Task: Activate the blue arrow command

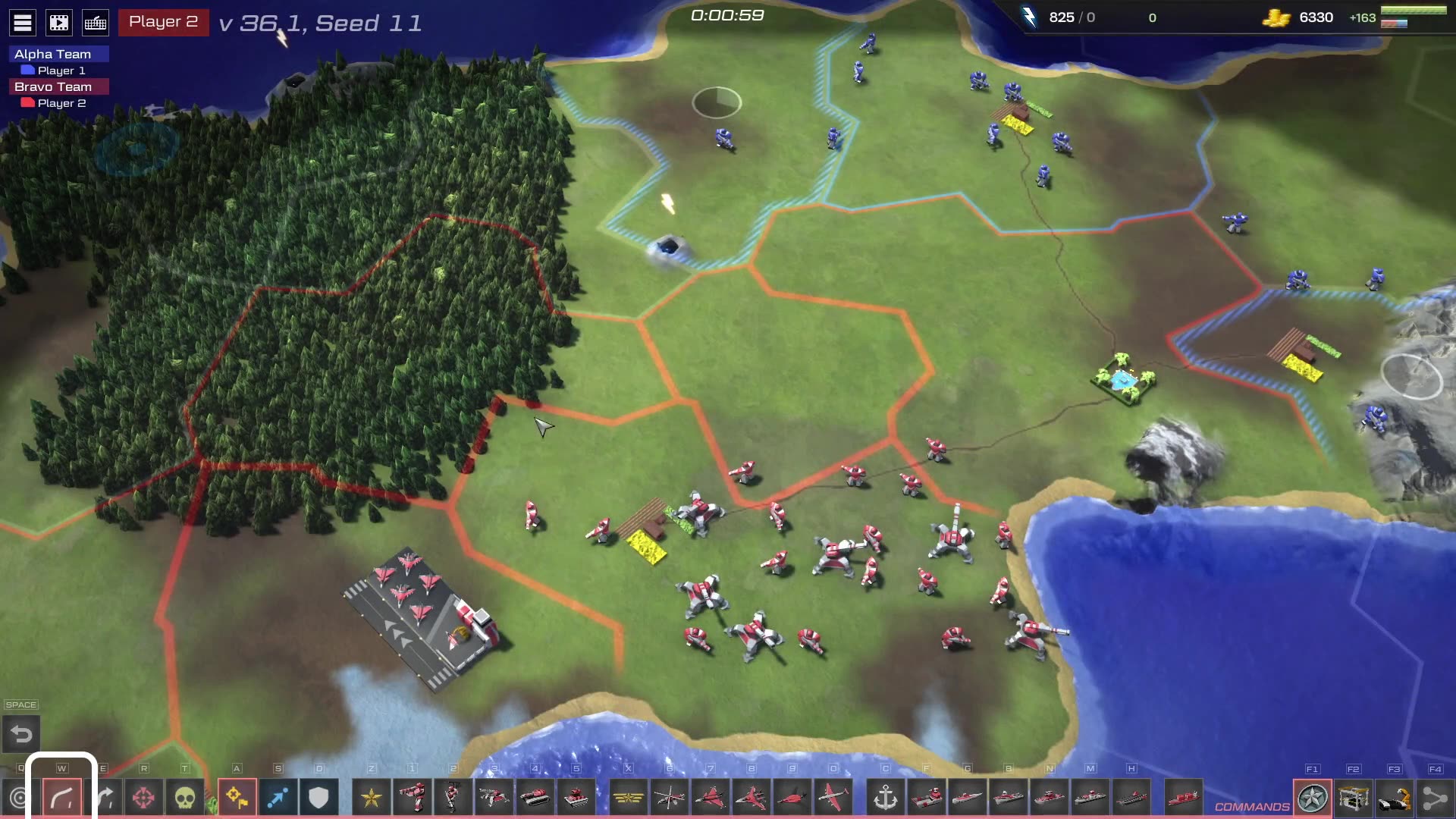Action: (278, 798)
